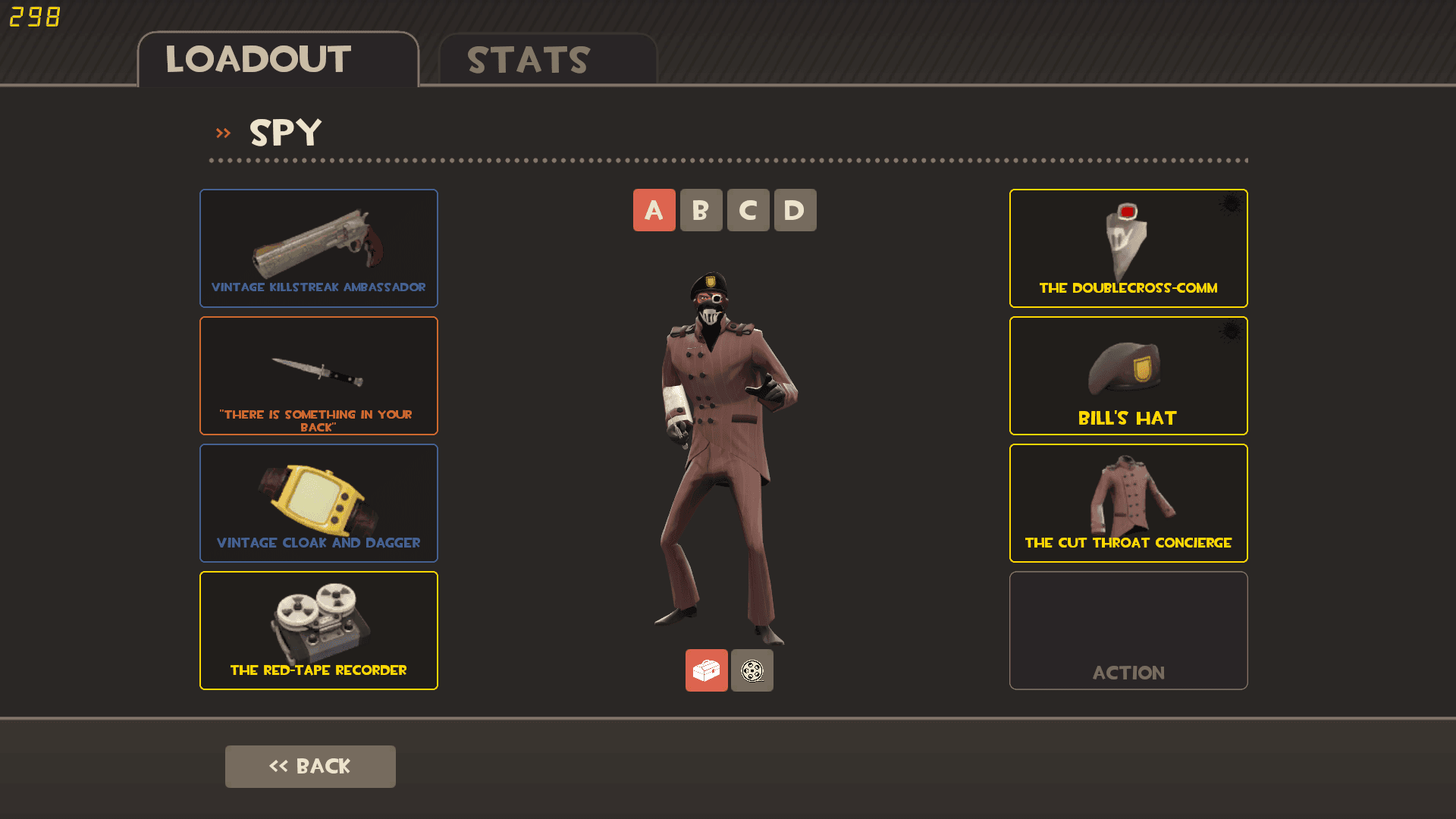Activate loadout preset D
1456x819 pixels.
point(795,210)
